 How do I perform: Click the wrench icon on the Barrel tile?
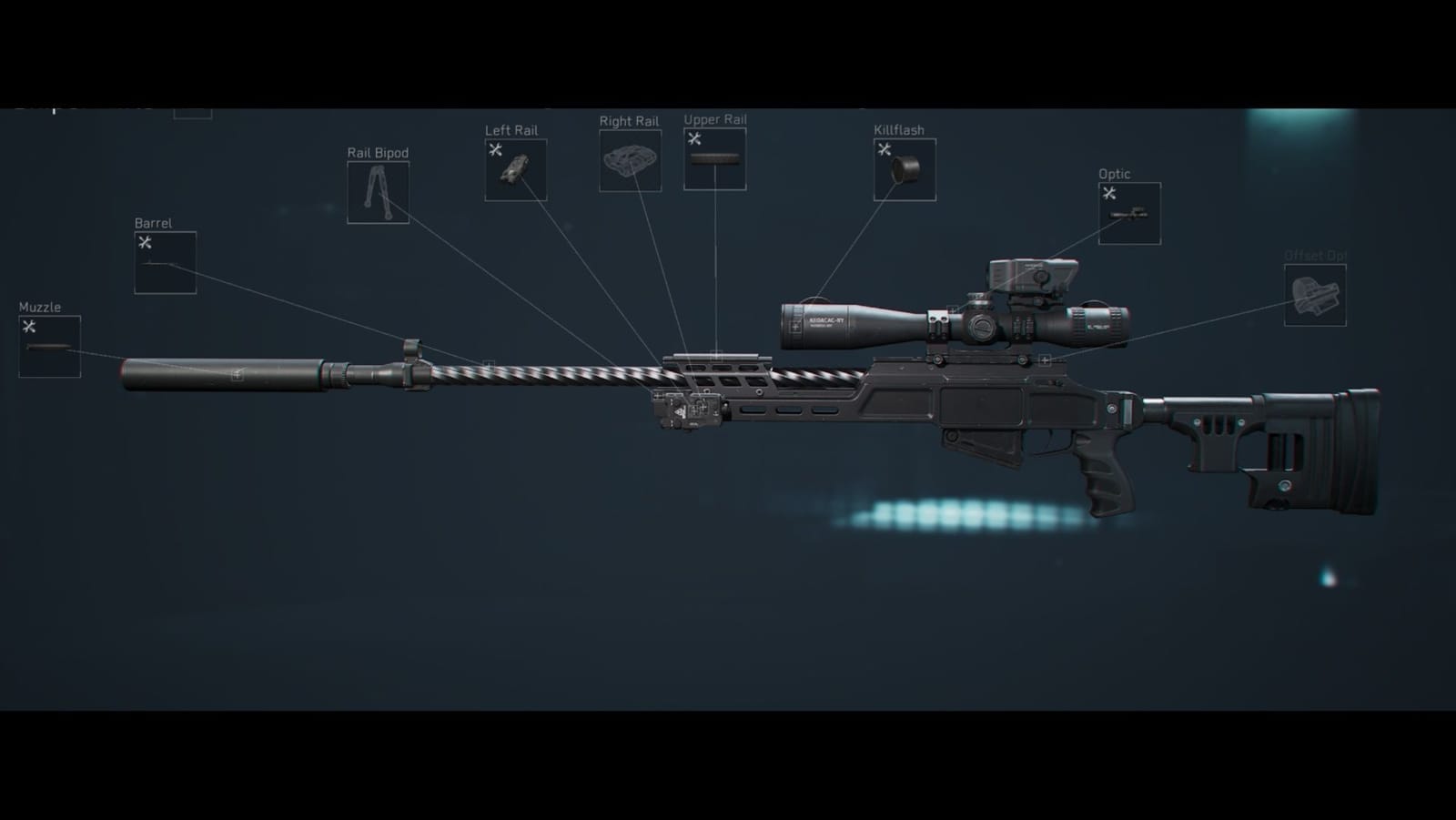(x=145, y=242)
